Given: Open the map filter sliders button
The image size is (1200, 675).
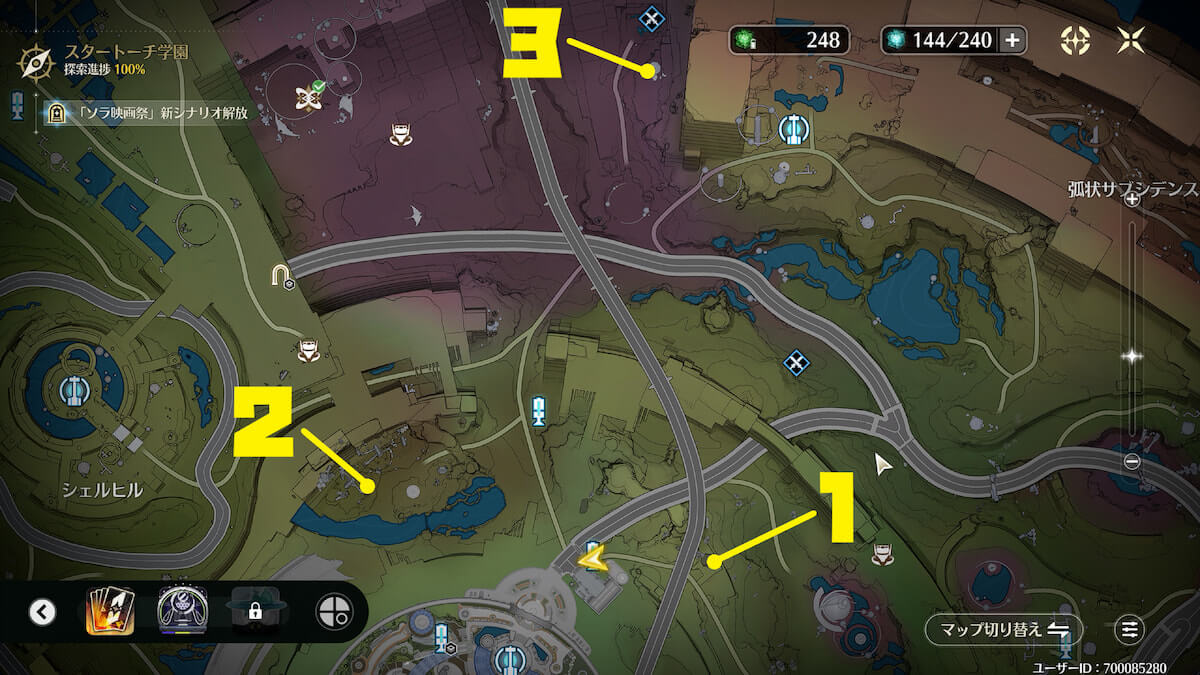Looking at the screenshot, I should tap(1130, 630).
